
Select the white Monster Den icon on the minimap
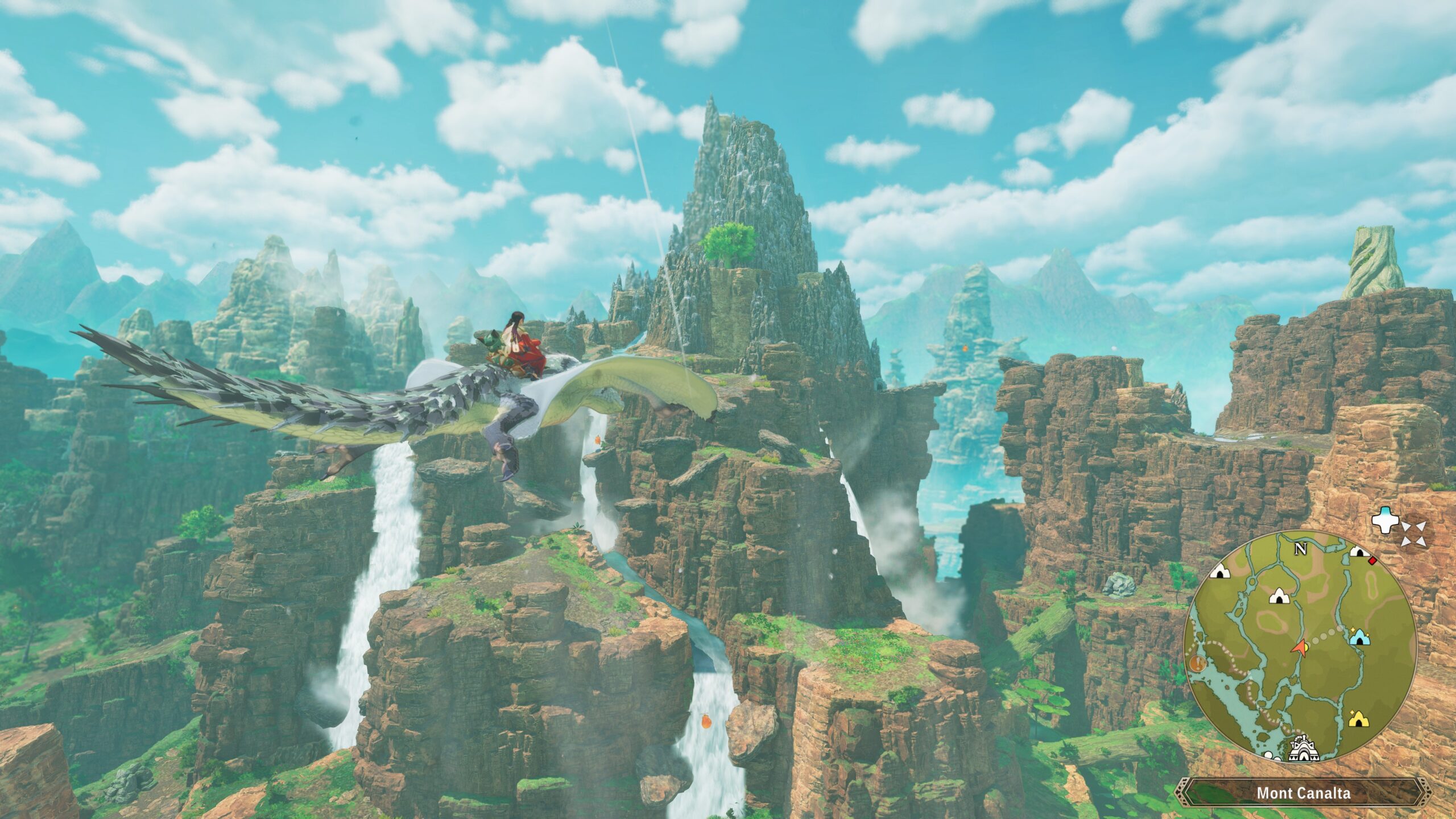pyautogui.click(x=1279, y=597)
